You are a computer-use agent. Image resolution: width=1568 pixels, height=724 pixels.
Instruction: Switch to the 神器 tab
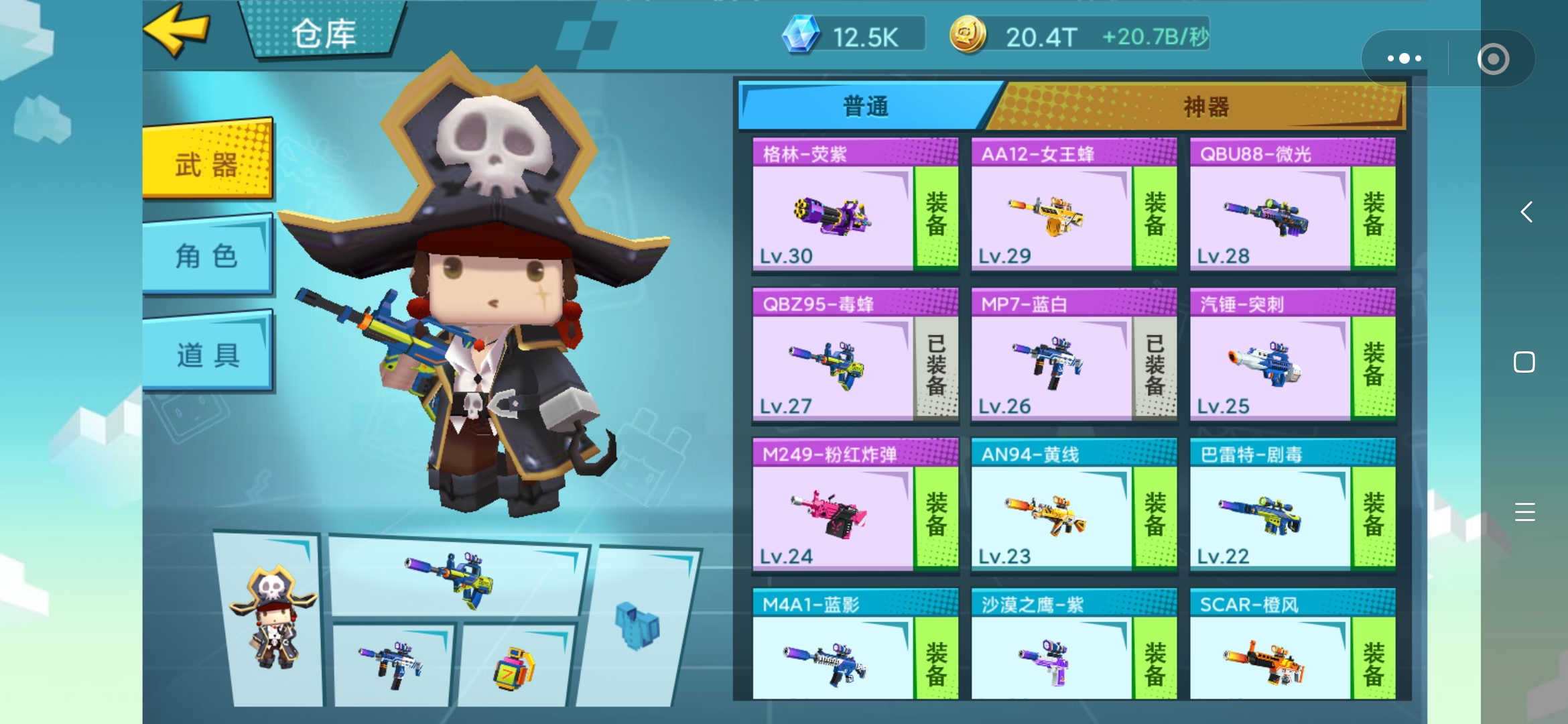[1205, 107]
